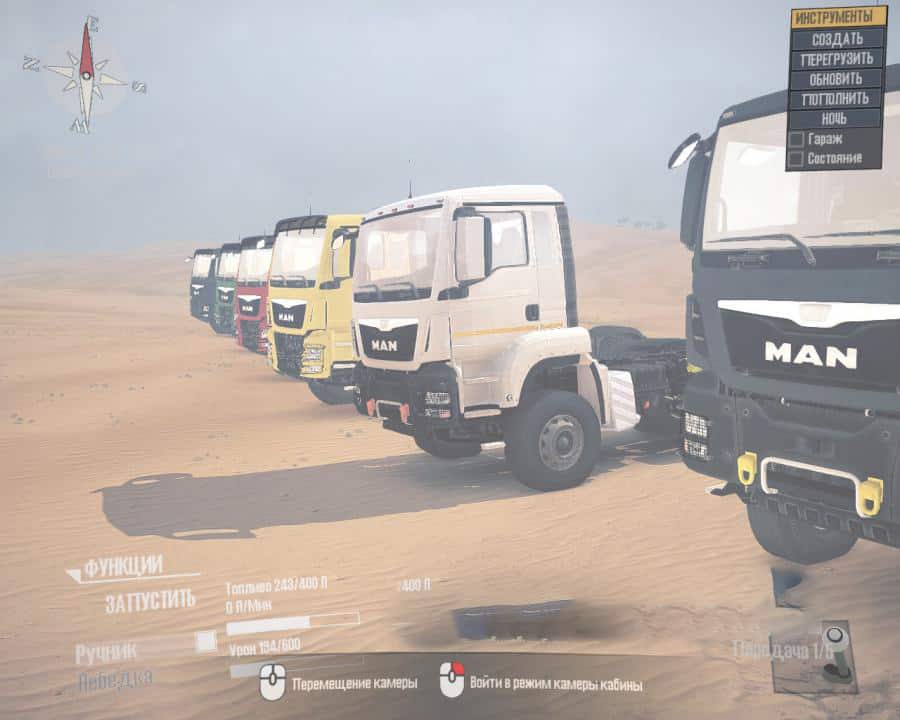Toggle the Ручник handbrake box
Screen dimensions: 900x720
[x=205, y=642]
